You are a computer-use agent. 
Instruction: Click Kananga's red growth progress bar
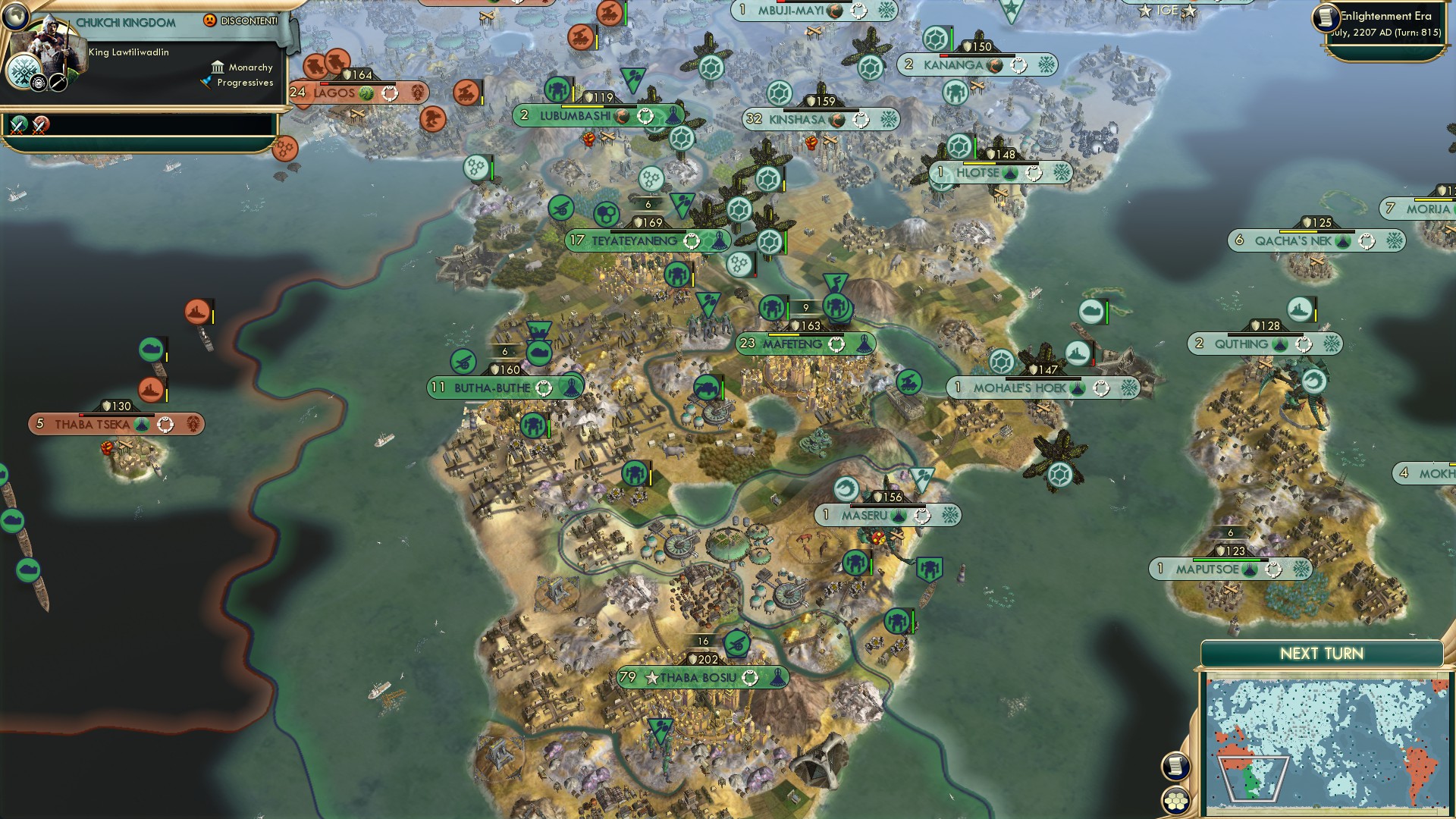coord(944,55)
